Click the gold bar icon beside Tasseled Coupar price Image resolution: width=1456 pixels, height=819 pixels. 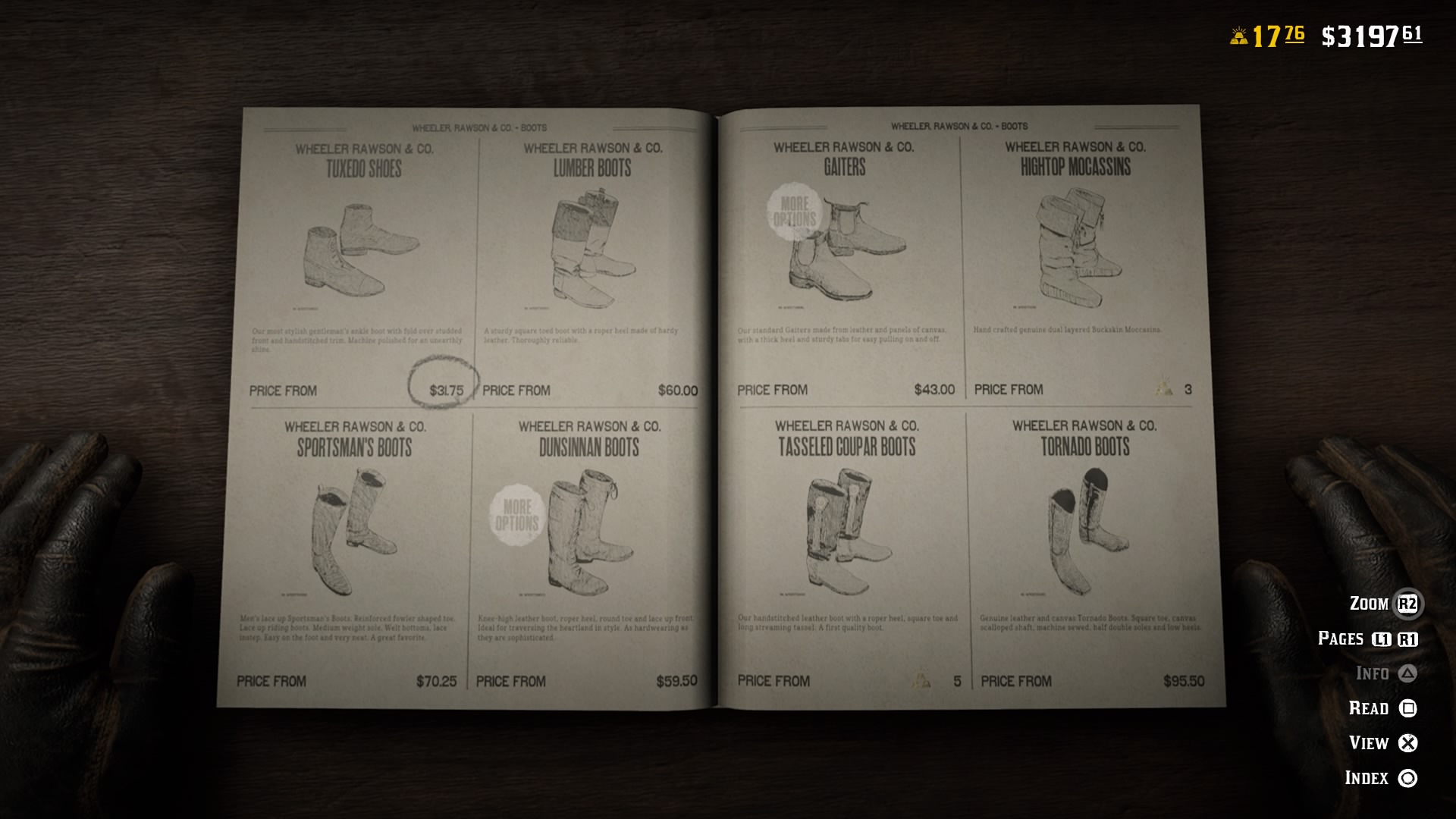(x=920, y=681)
